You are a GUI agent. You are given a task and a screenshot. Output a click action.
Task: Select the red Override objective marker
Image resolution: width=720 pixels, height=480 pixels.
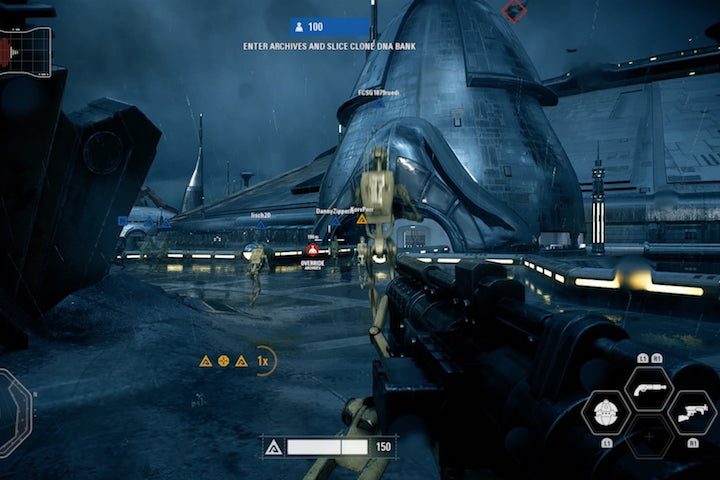[x=312, y=250]
